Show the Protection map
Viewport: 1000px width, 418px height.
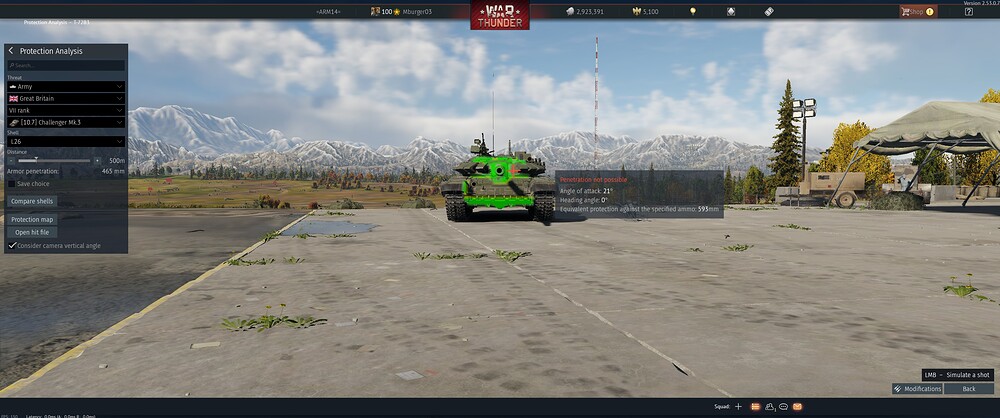click(x=33, y=219)
